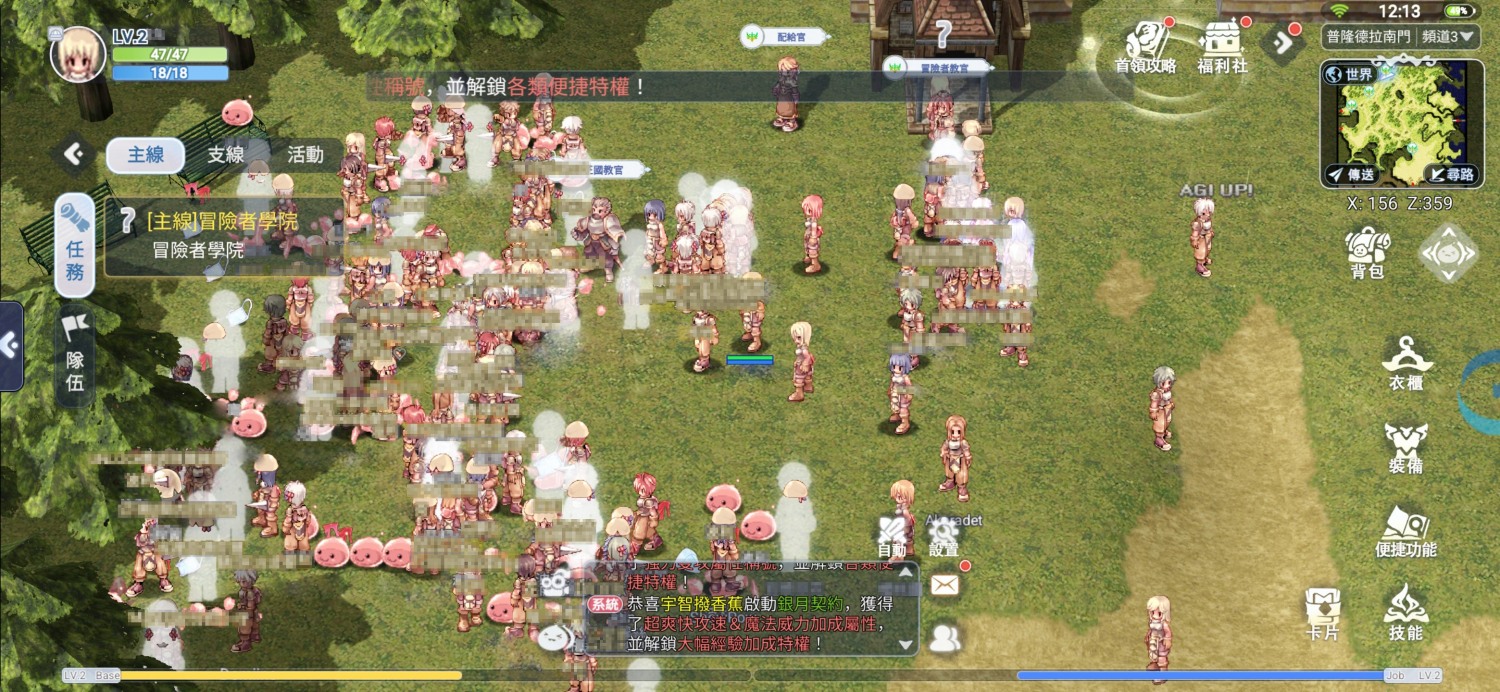1500x692 pixels.
Task: Open the 頻道3 channel dropdown
Action: (1441, 37)
